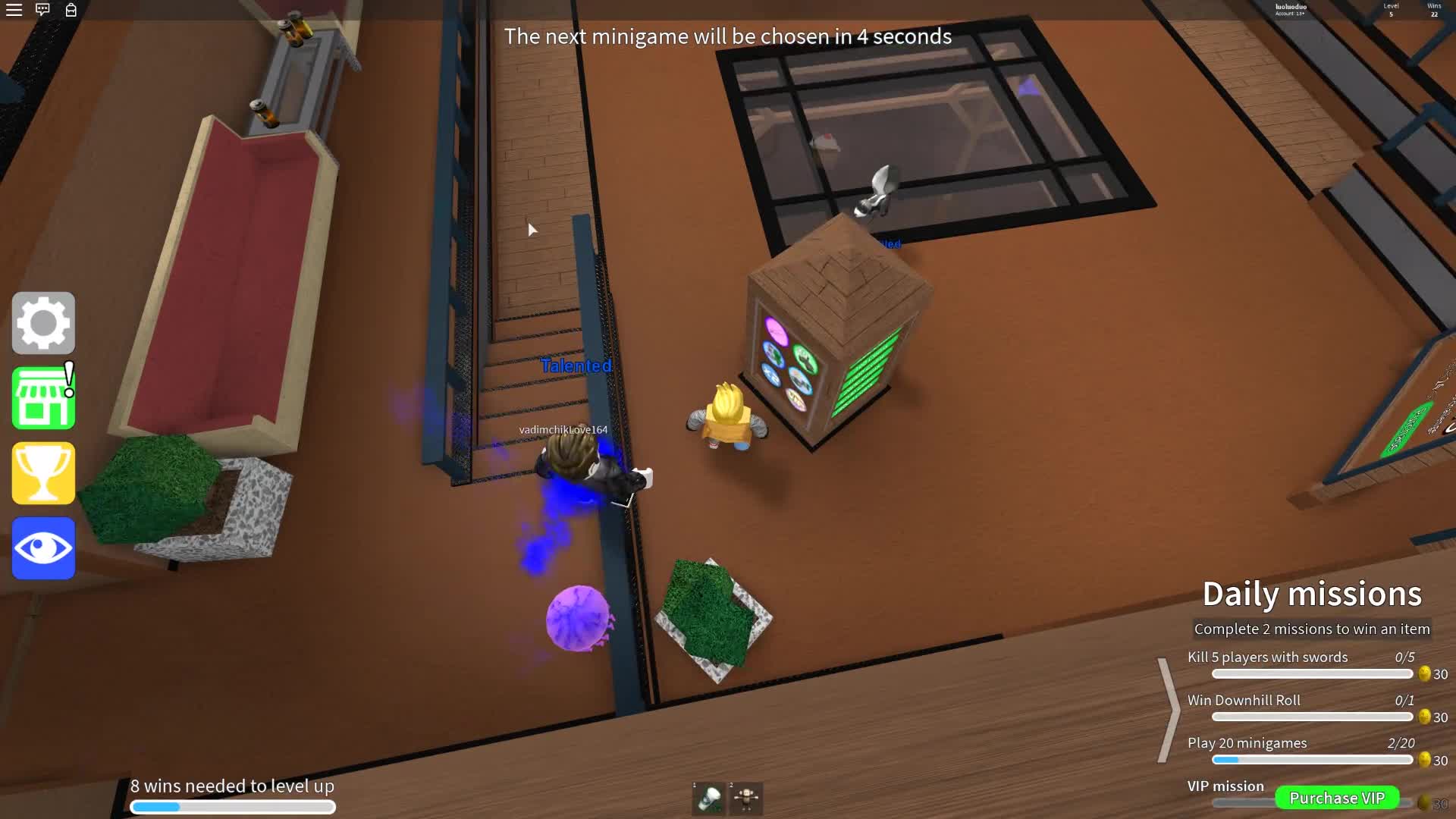Equip the monkey gadget in slot 2

click(747, 798)
